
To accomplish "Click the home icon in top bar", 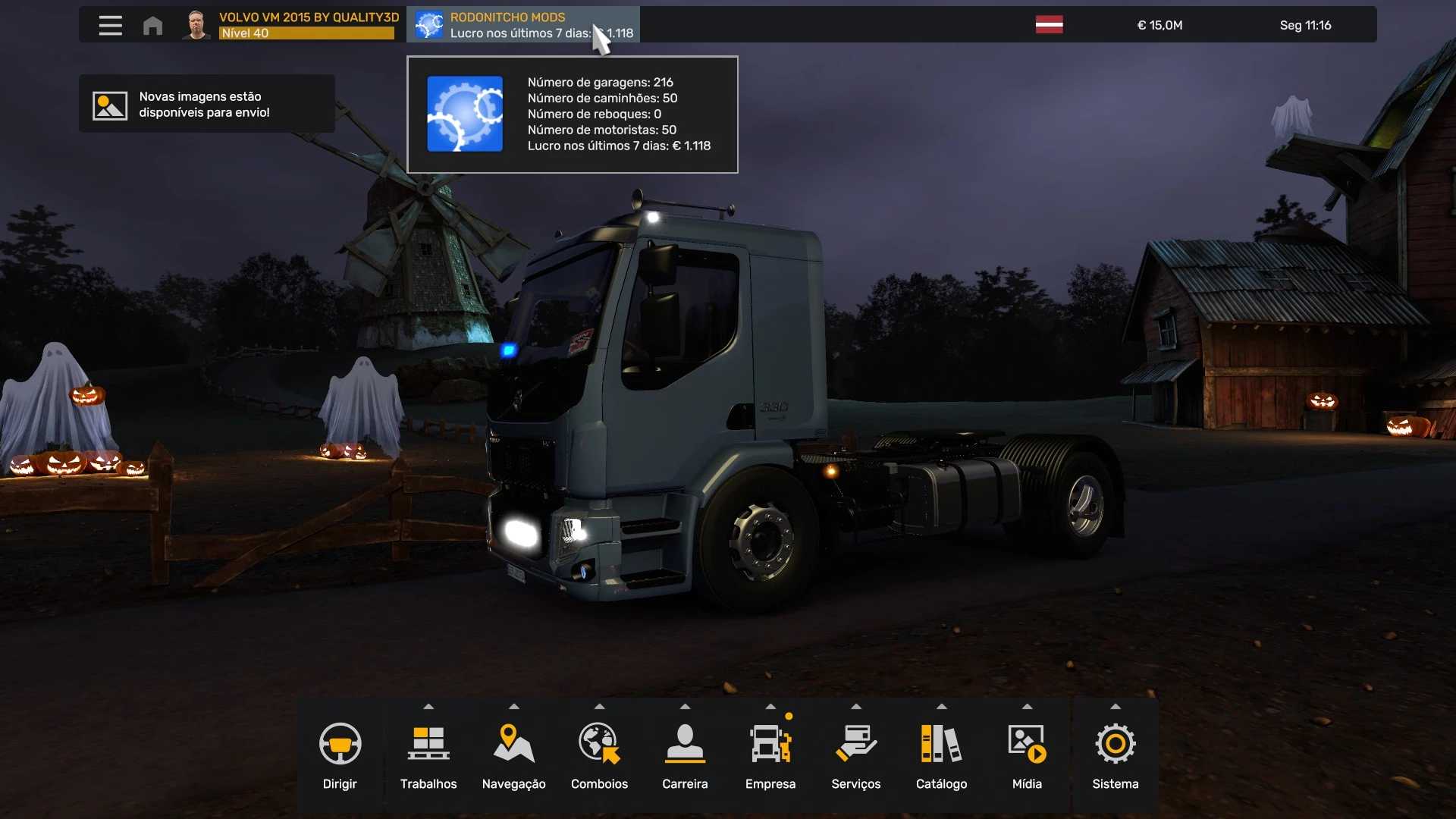I will [x=152, y=25].
